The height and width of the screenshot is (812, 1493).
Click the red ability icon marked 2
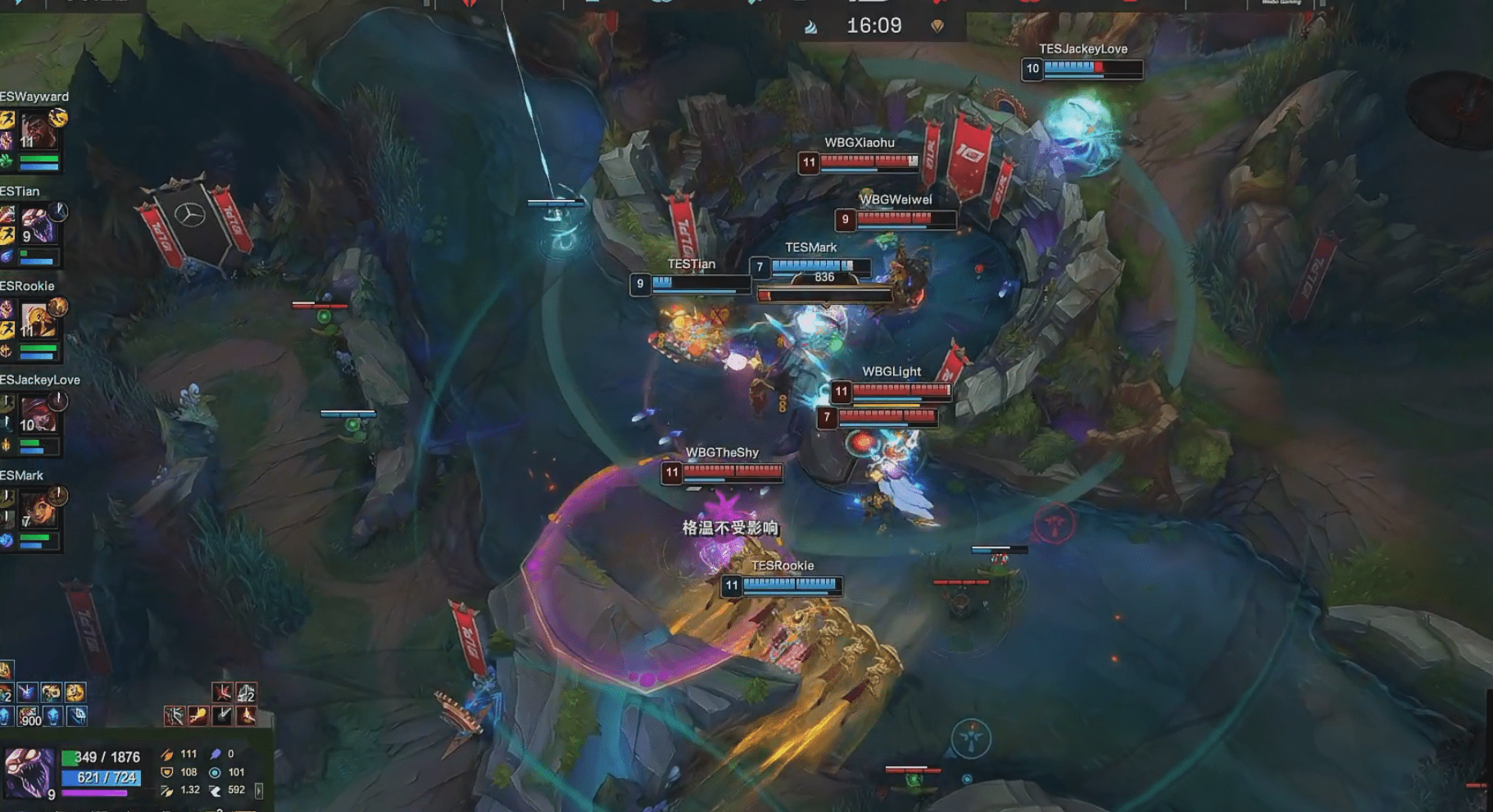coord(246,693)
